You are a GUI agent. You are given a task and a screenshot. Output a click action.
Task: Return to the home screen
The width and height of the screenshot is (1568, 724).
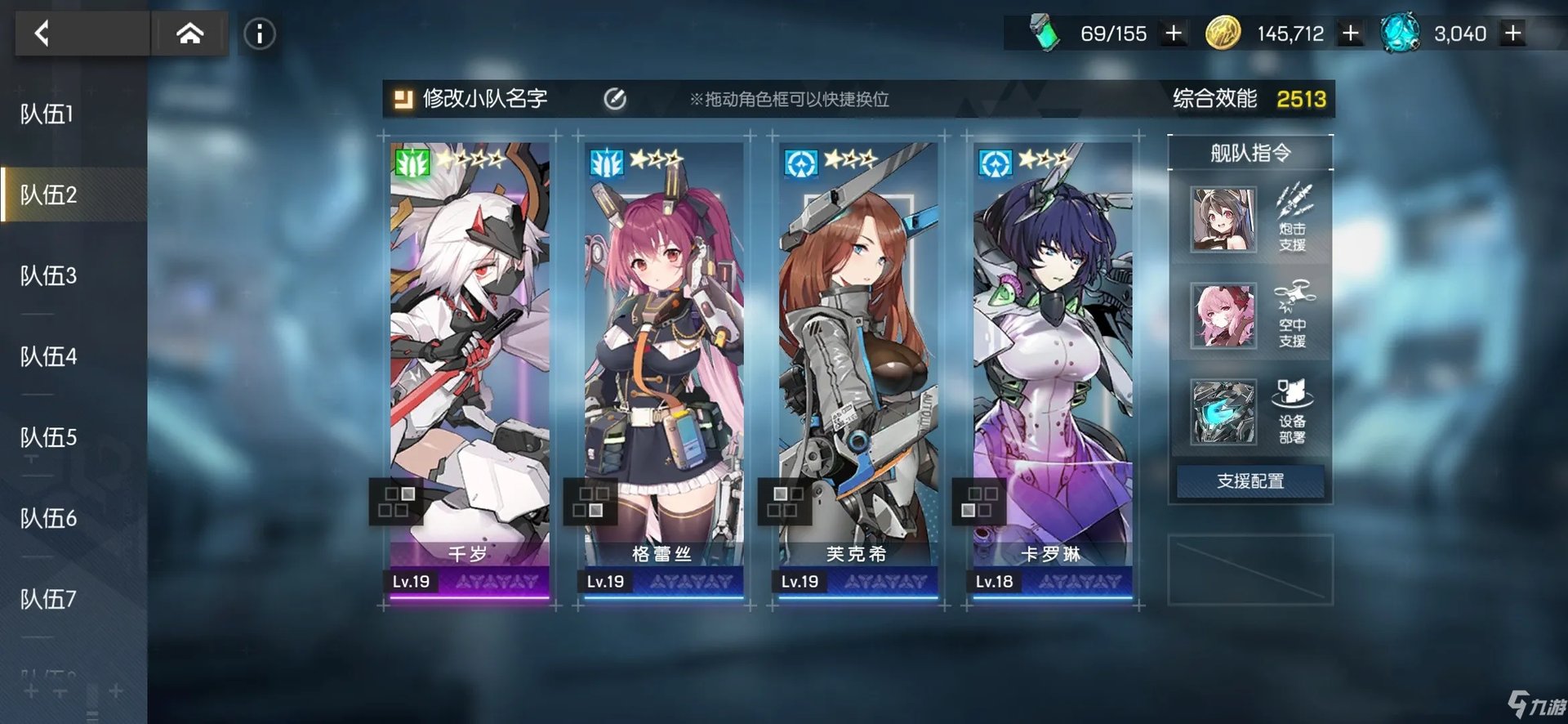pos(189,34)
